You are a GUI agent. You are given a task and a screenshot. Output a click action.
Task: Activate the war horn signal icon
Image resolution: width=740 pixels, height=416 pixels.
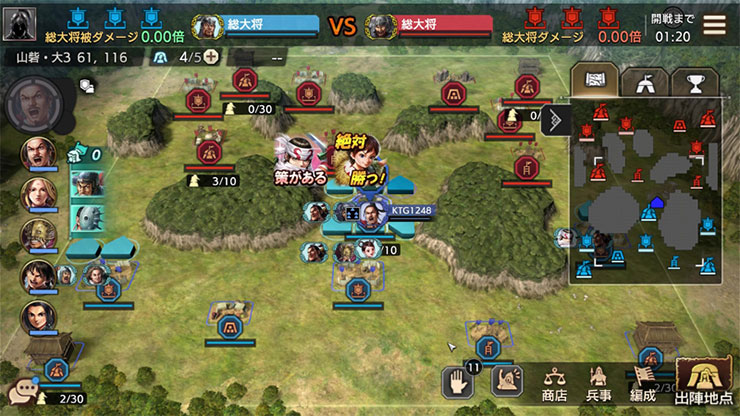coord(507,380)
